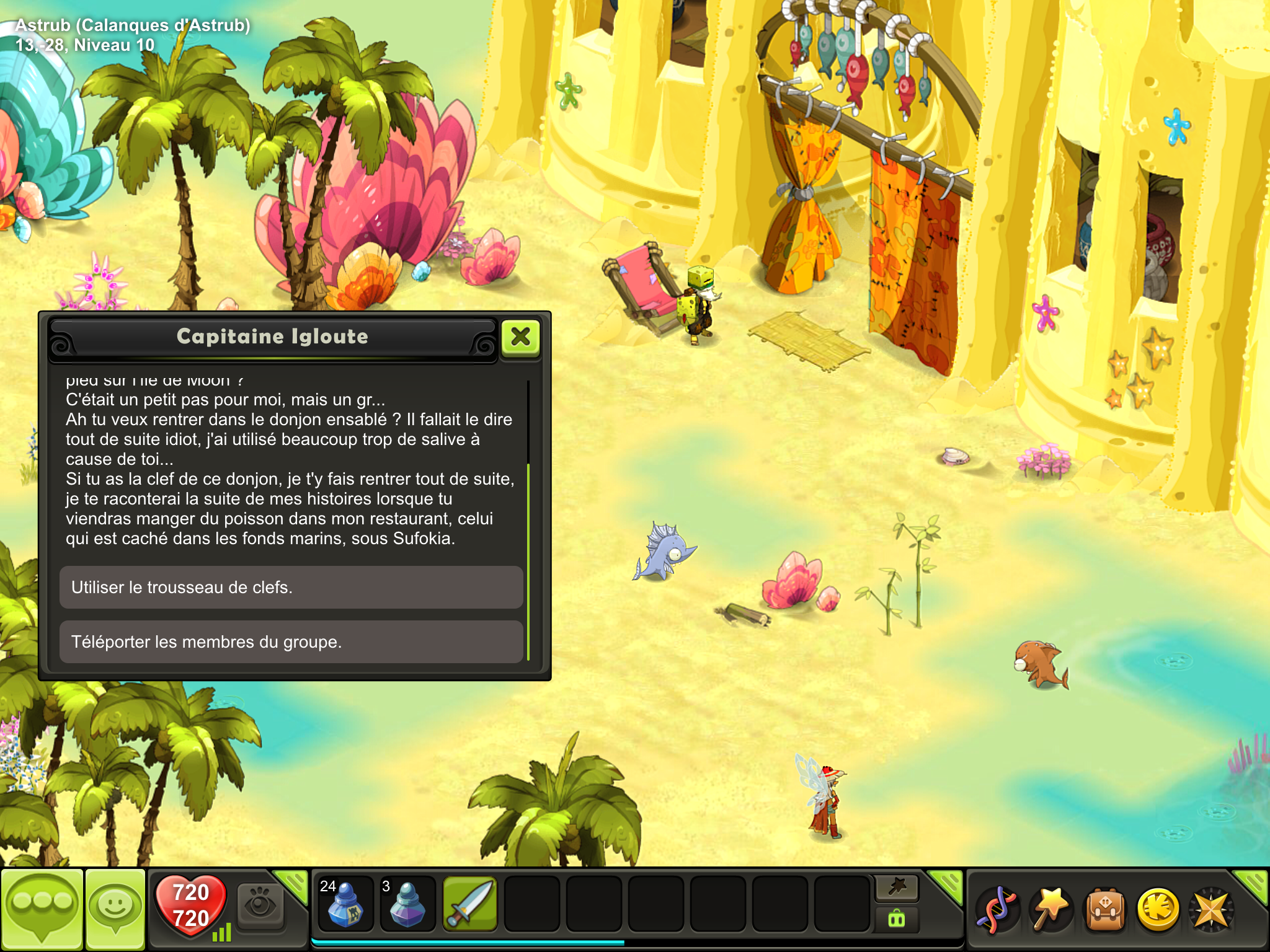This screenshot has width=1270, height=952.
Task: Use the purple potion with count 3
Action: [407, 904]
